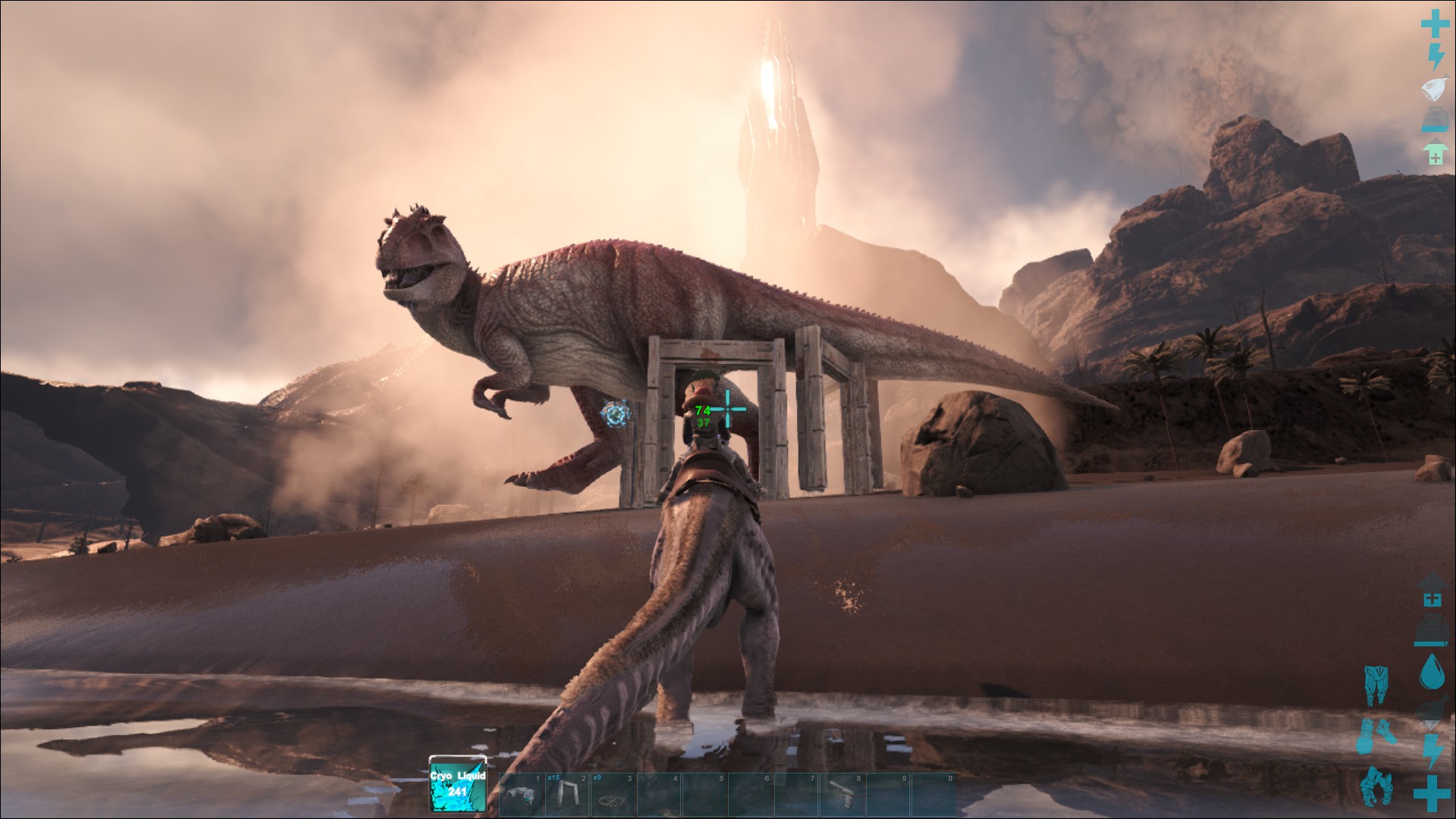Click the Health cross icon top right

pos(1435,22)
